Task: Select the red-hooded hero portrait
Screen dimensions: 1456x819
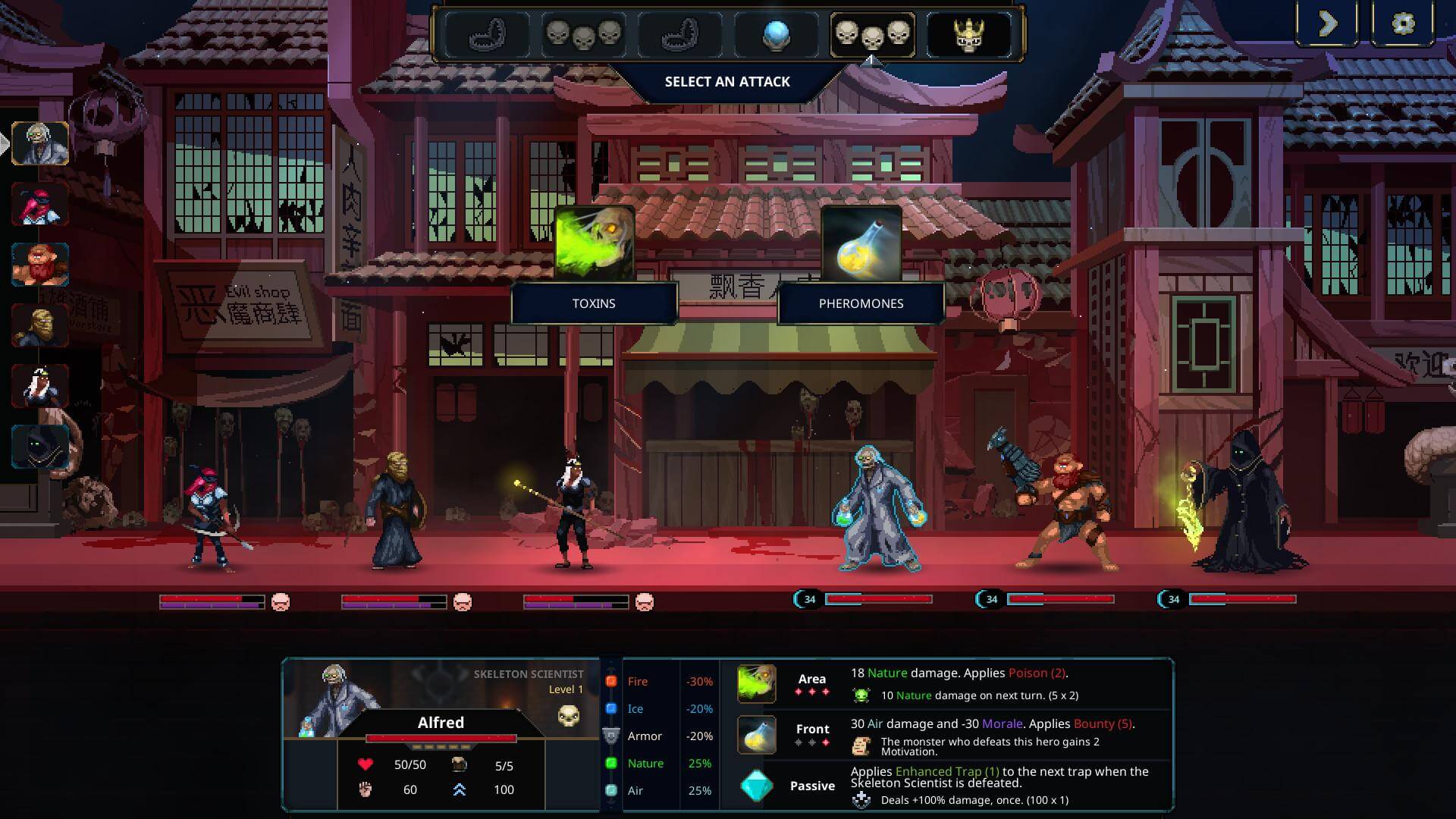Action: coord(40,203)
